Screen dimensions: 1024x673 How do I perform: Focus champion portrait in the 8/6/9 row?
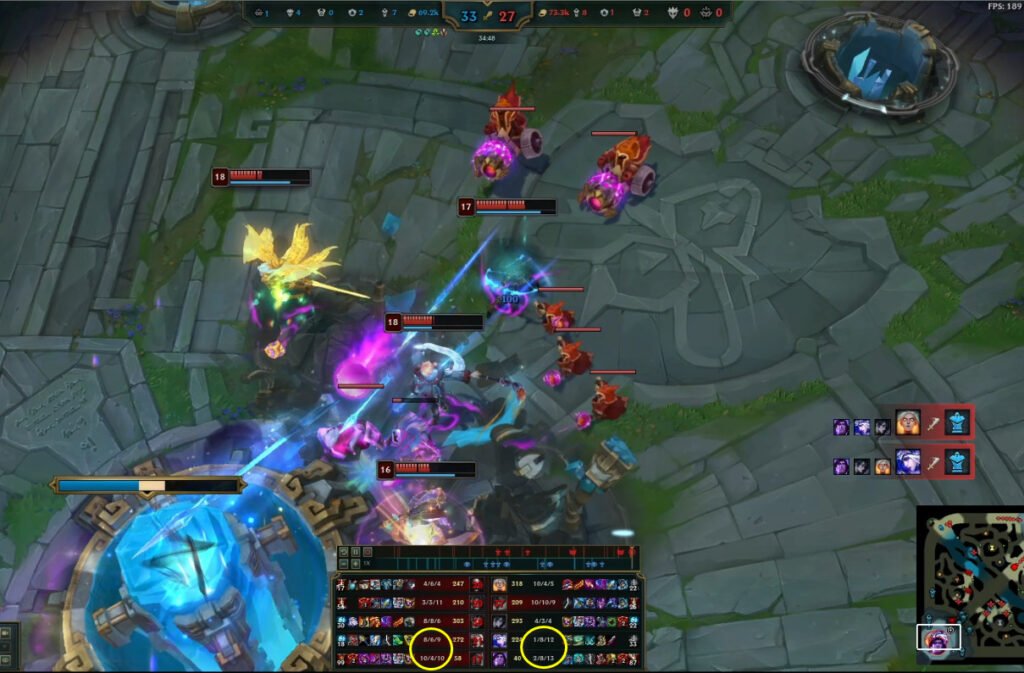(x=478, y=640)
